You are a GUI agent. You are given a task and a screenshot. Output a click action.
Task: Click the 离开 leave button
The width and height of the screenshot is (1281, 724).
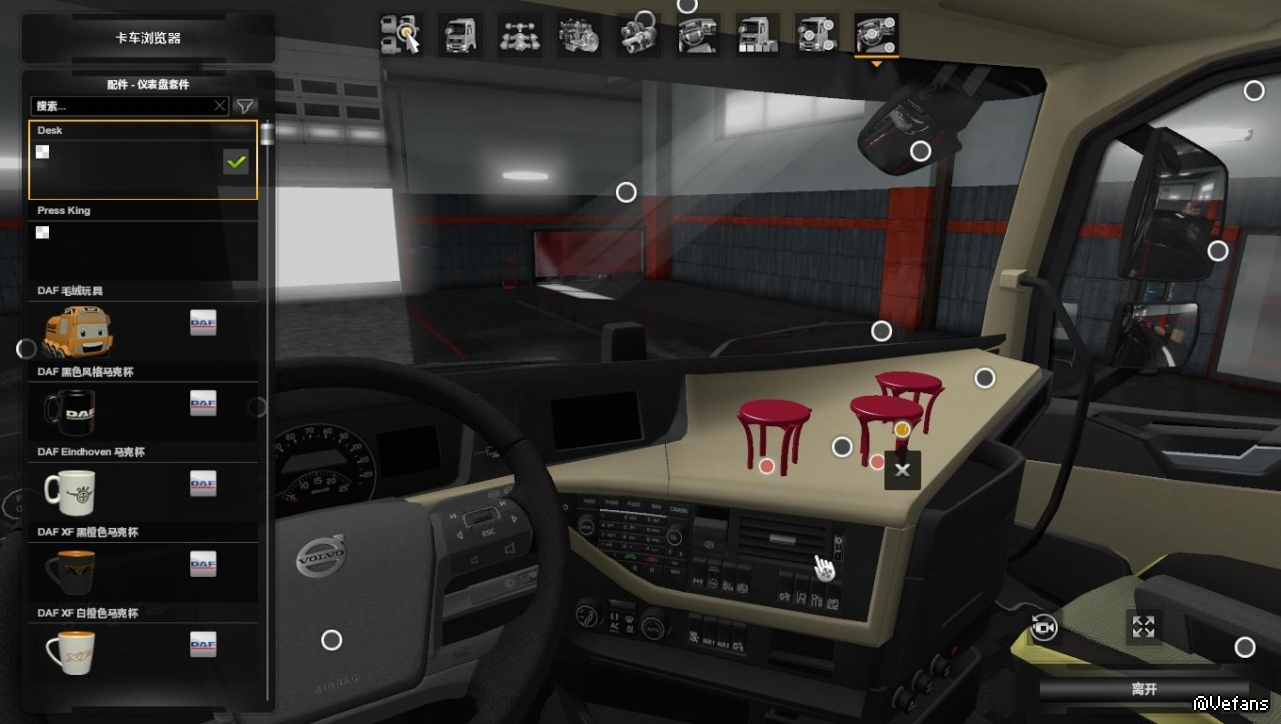pos(1143,690)
